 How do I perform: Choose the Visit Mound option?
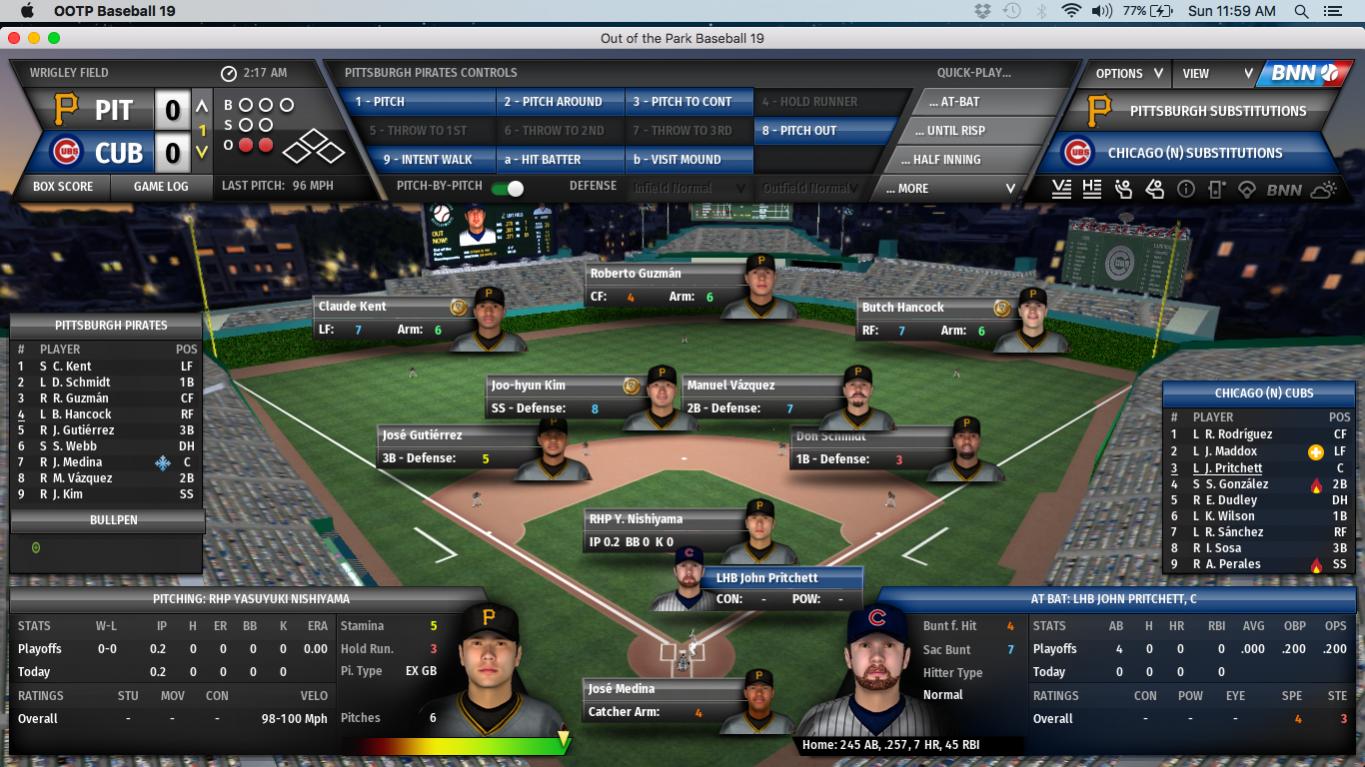coord(689,159)
